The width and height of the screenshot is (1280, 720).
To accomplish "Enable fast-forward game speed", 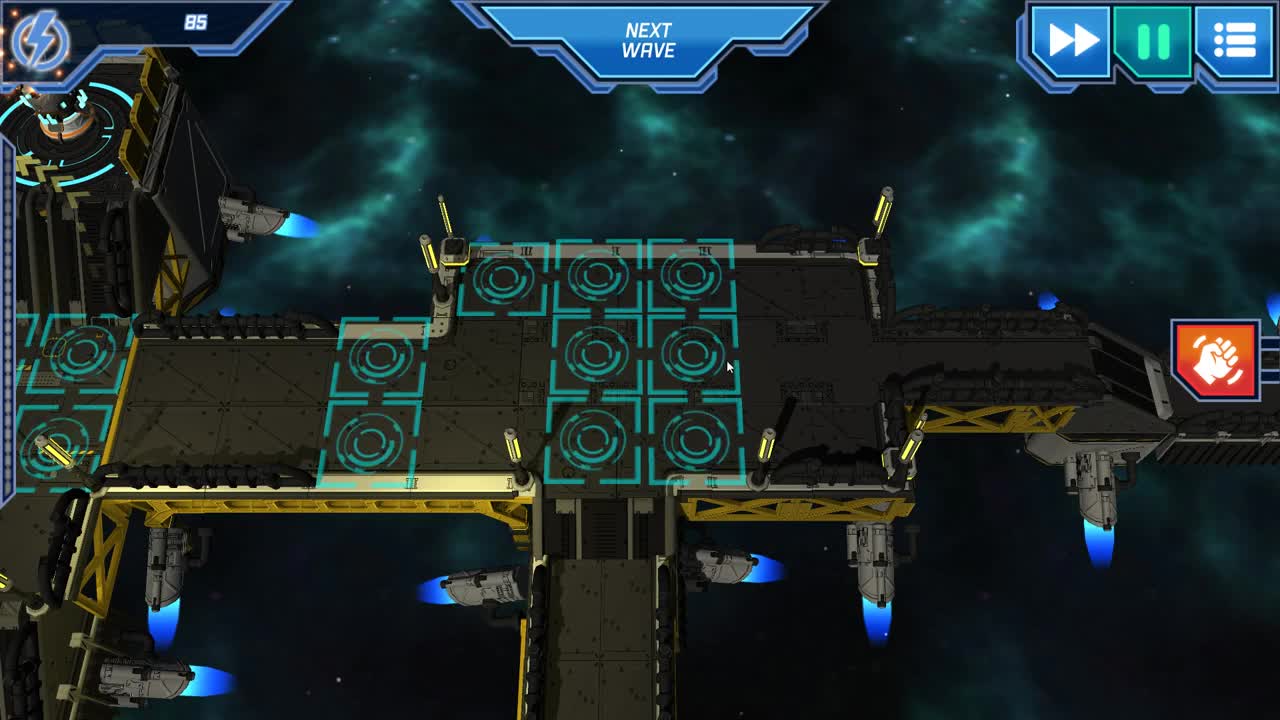I will [1072, 41].
